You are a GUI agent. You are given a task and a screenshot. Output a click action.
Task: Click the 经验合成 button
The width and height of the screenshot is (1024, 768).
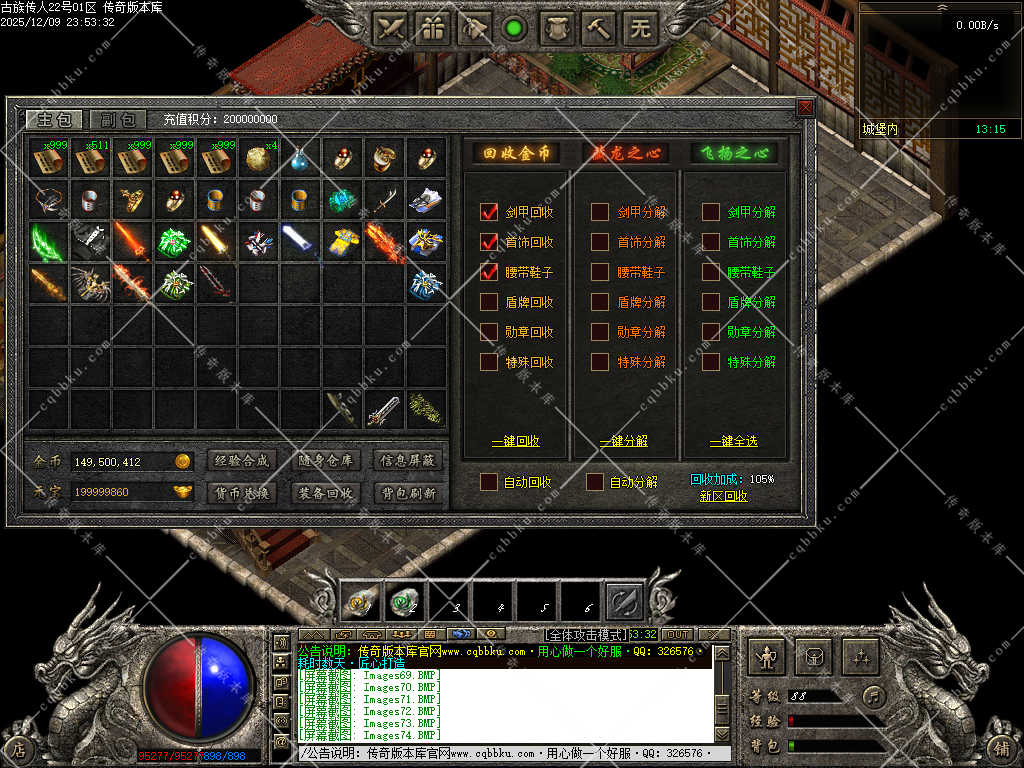(241, 461)
